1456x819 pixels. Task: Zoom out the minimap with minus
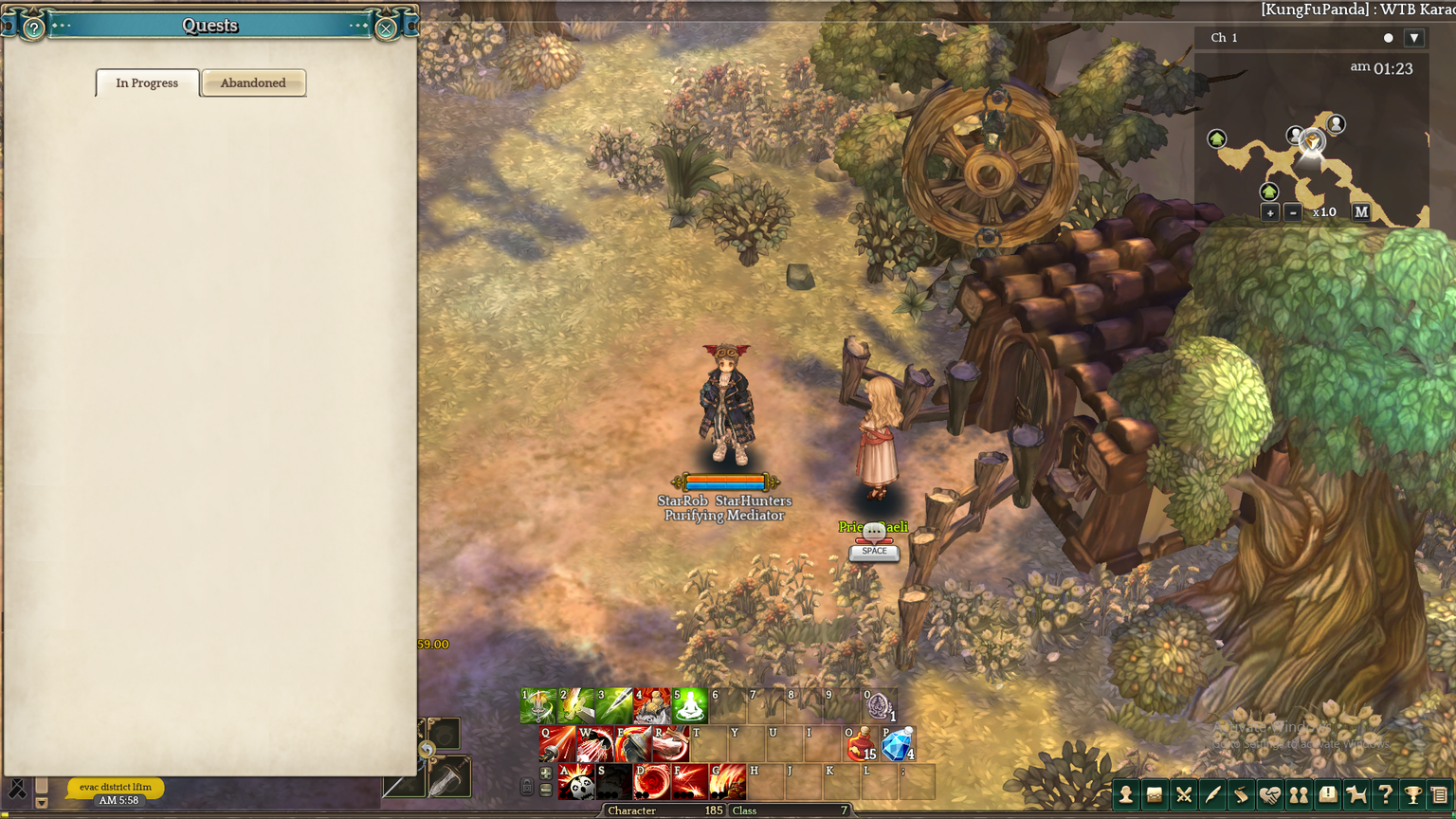pos(1293,212)
